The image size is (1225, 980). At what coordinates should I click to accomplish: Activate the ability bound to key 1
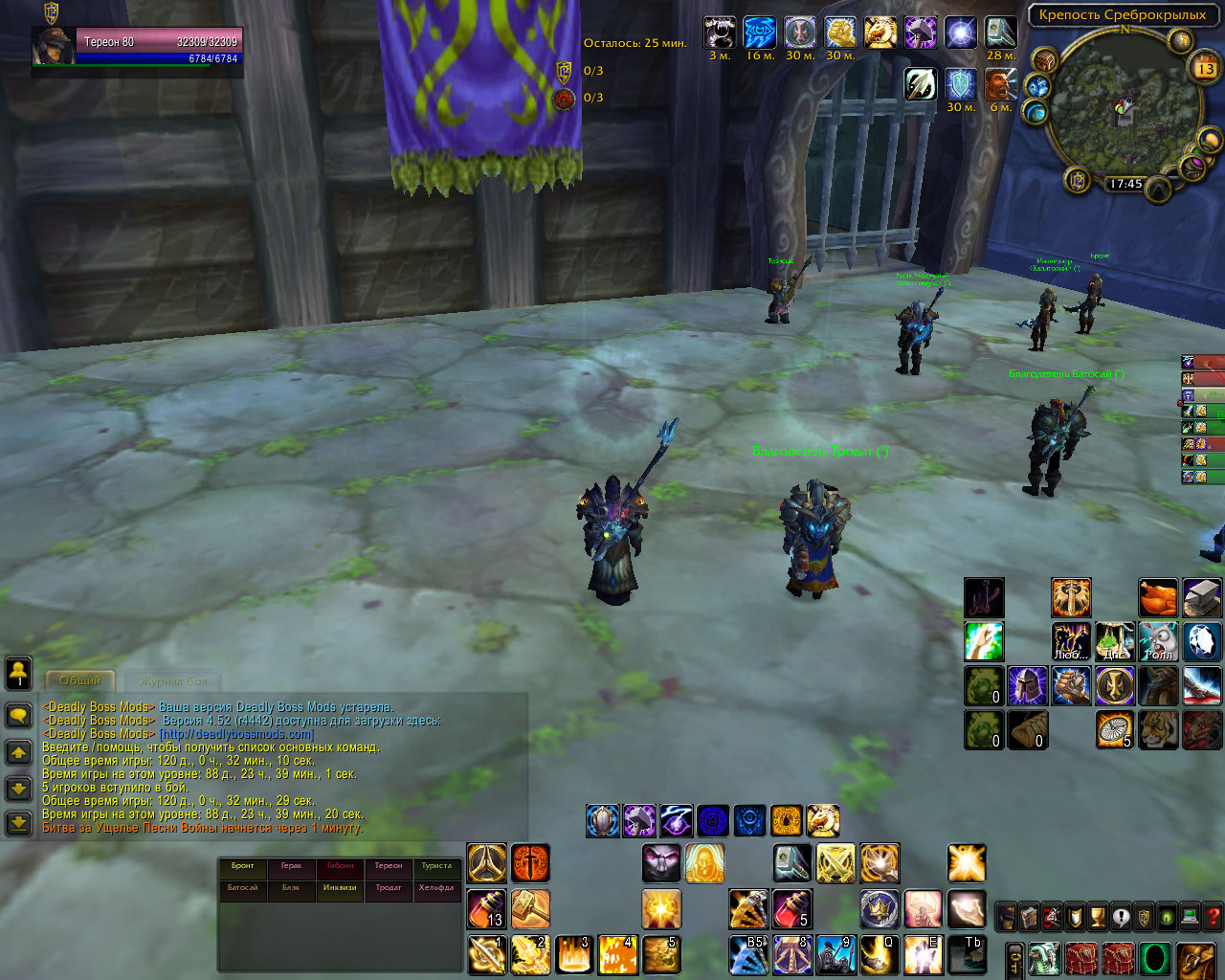coord(486,954)
